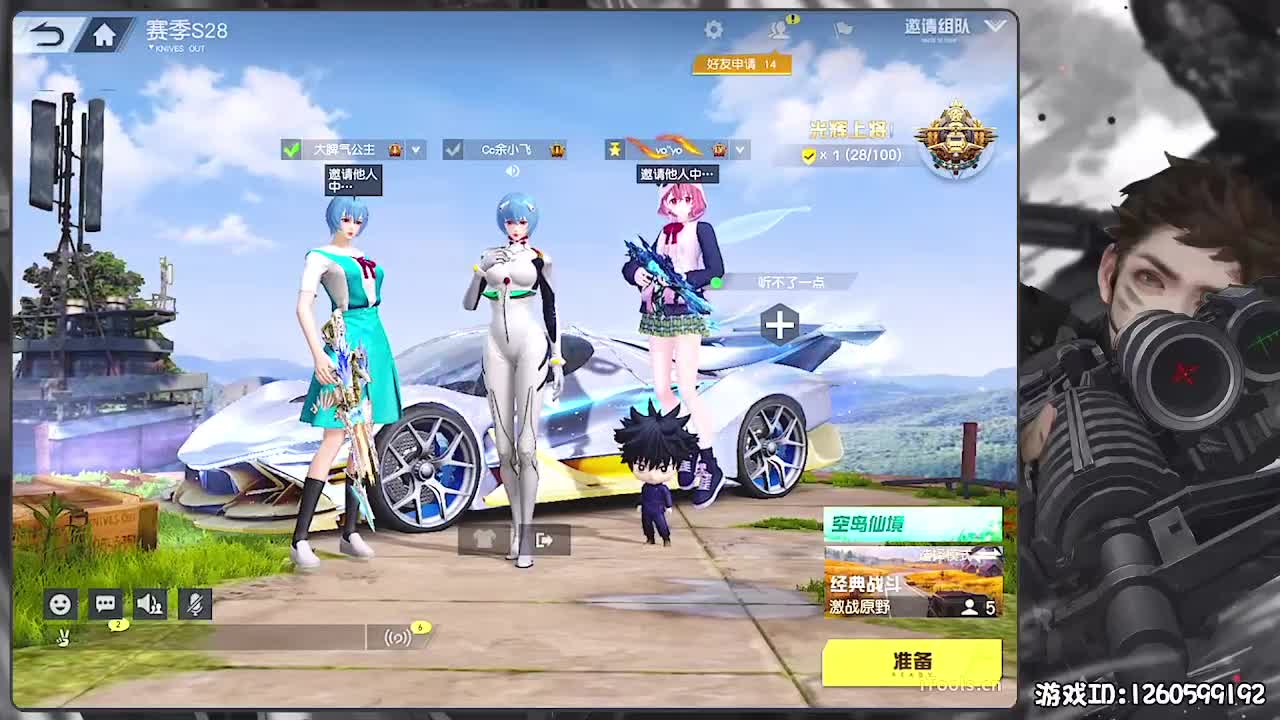Click the plus button to invite a teammate

tap(780, 324)
